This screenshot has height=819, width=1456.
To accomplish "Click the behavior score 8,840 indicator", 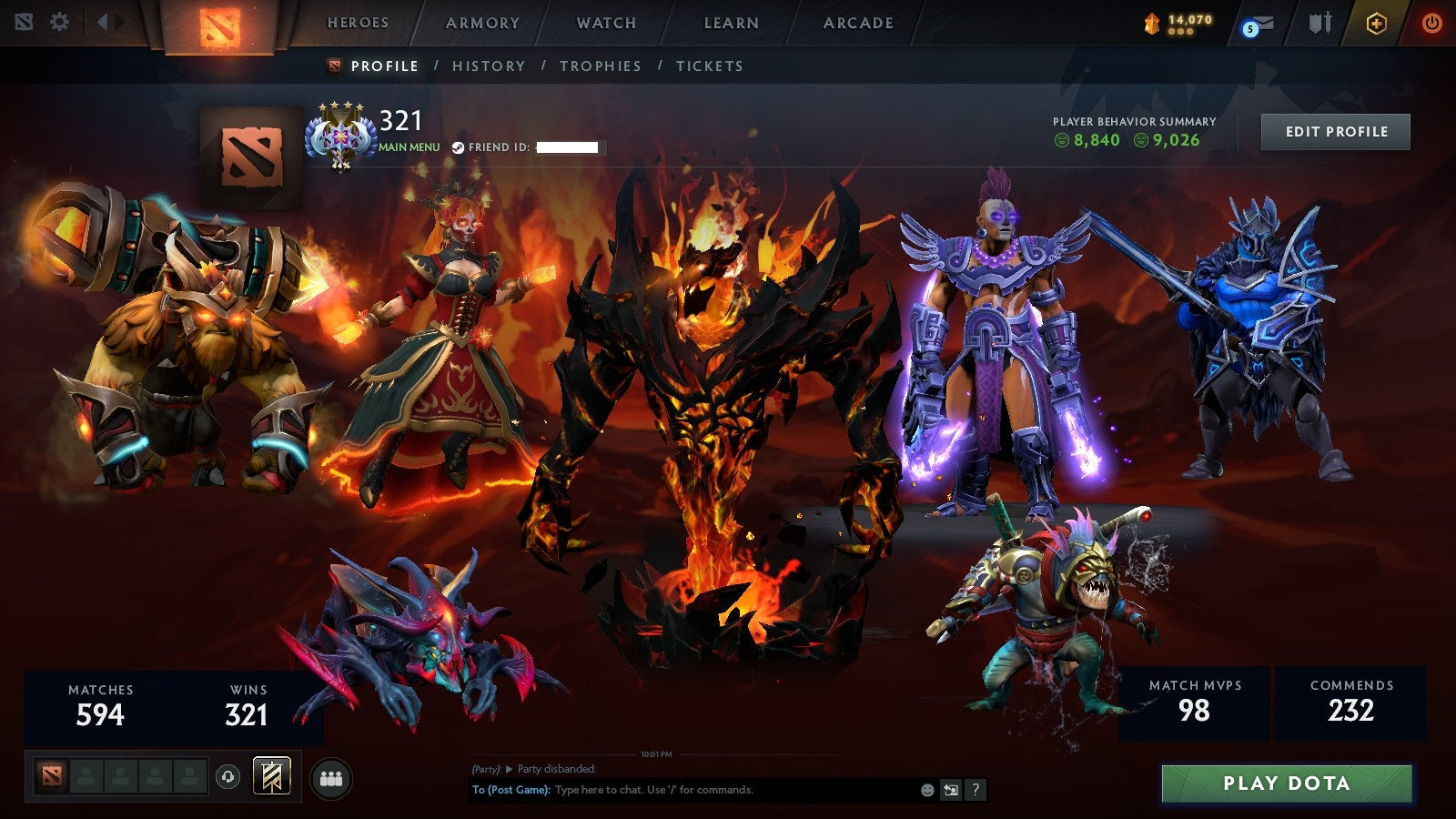I will click(1089, 142).
